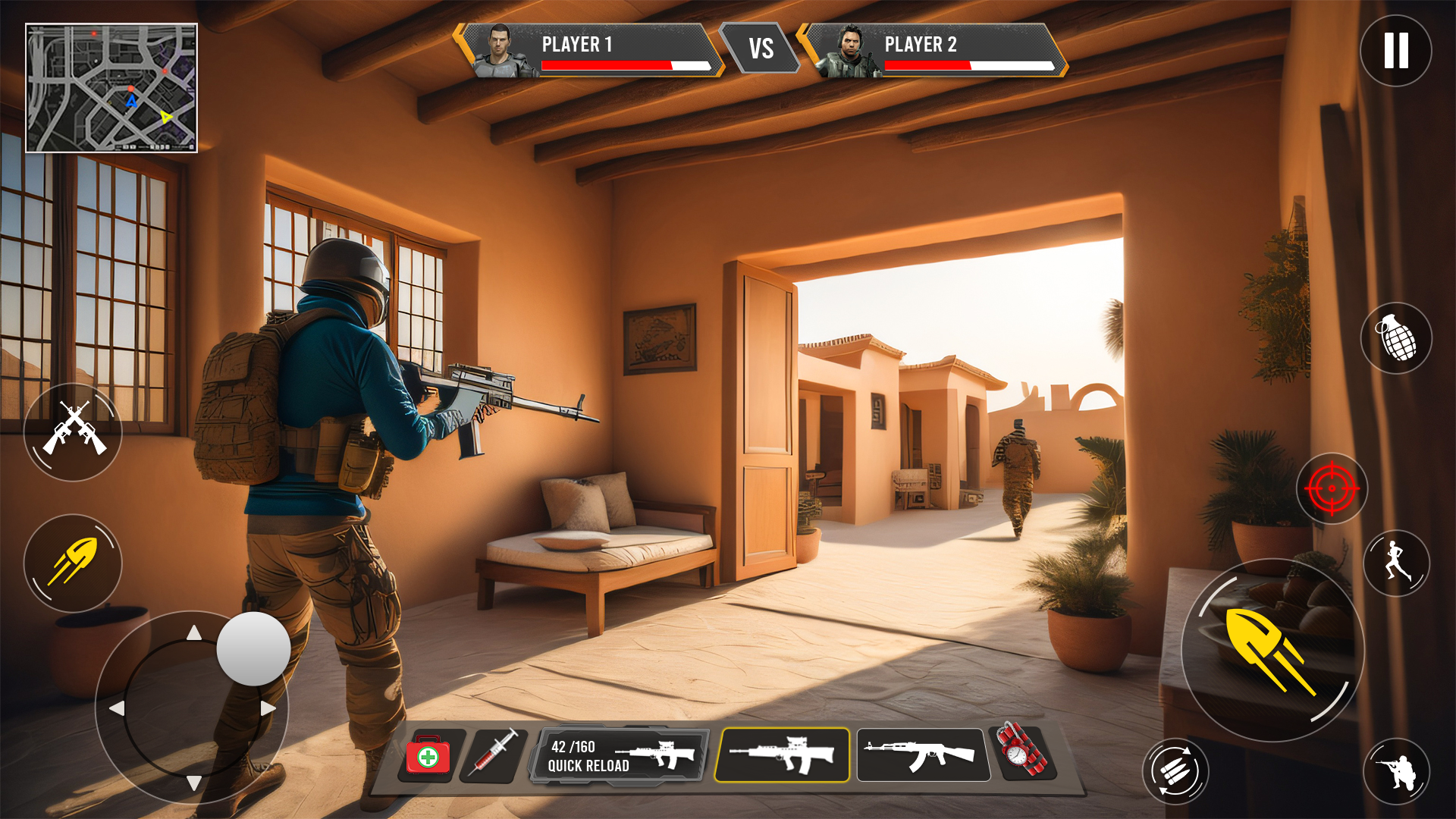Use the red medkit slot

coord(428,755)
